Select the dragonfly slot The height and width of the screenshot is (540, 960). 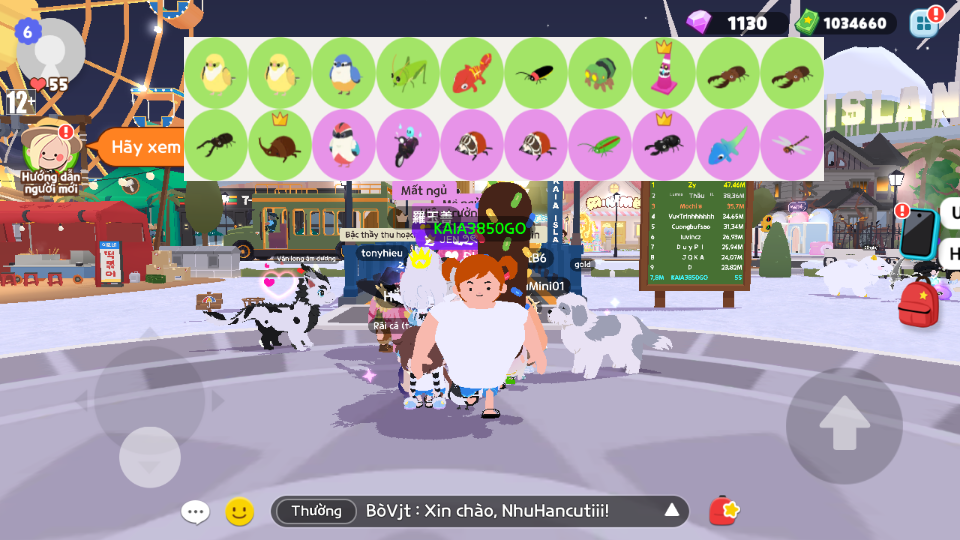pos(792,145)
